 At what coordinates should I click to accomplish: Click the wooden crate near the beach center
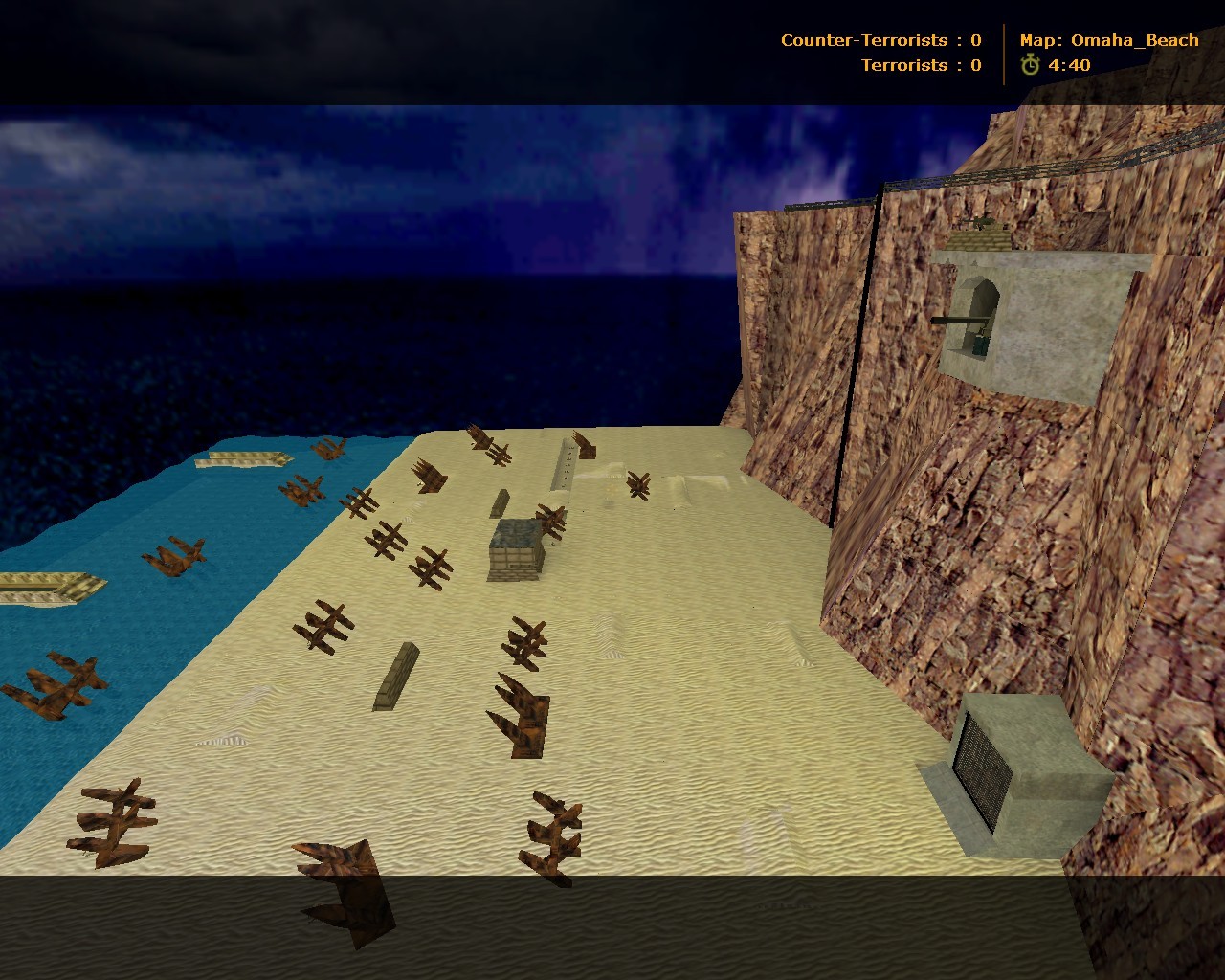click(x=515, y=550)
